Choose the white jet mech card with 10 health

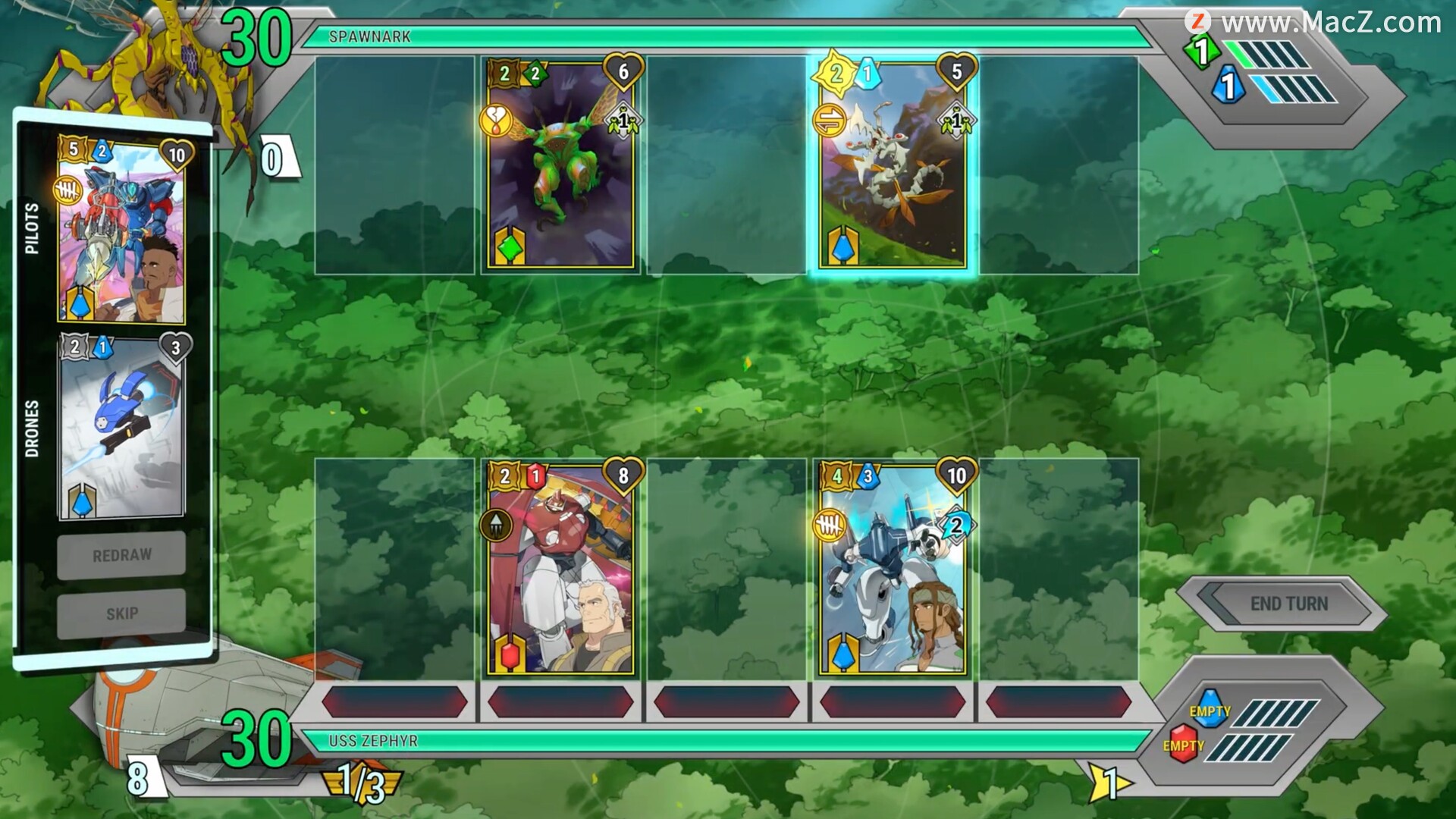[893, 569]
